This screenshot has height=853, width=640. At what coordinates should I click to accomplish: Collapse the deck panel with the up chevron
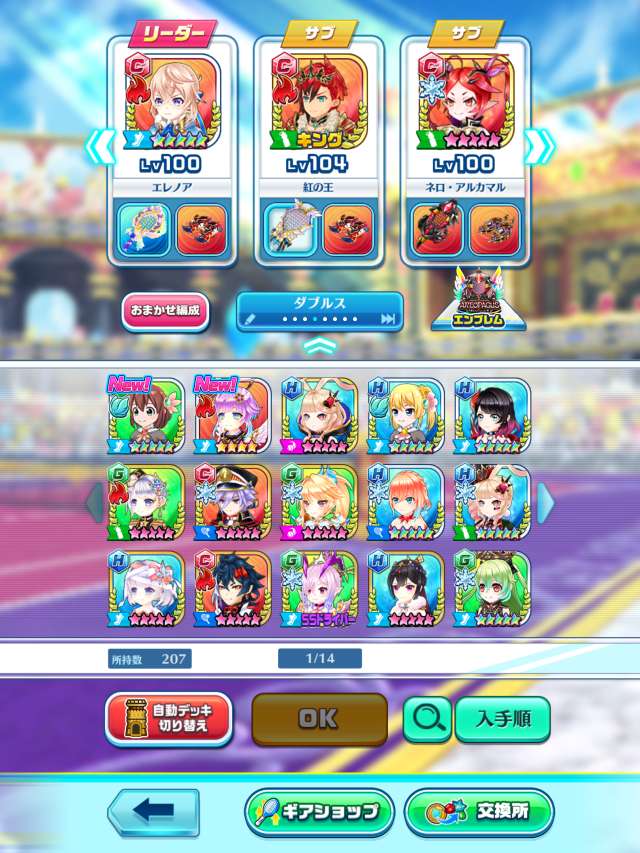coord(319,346)
